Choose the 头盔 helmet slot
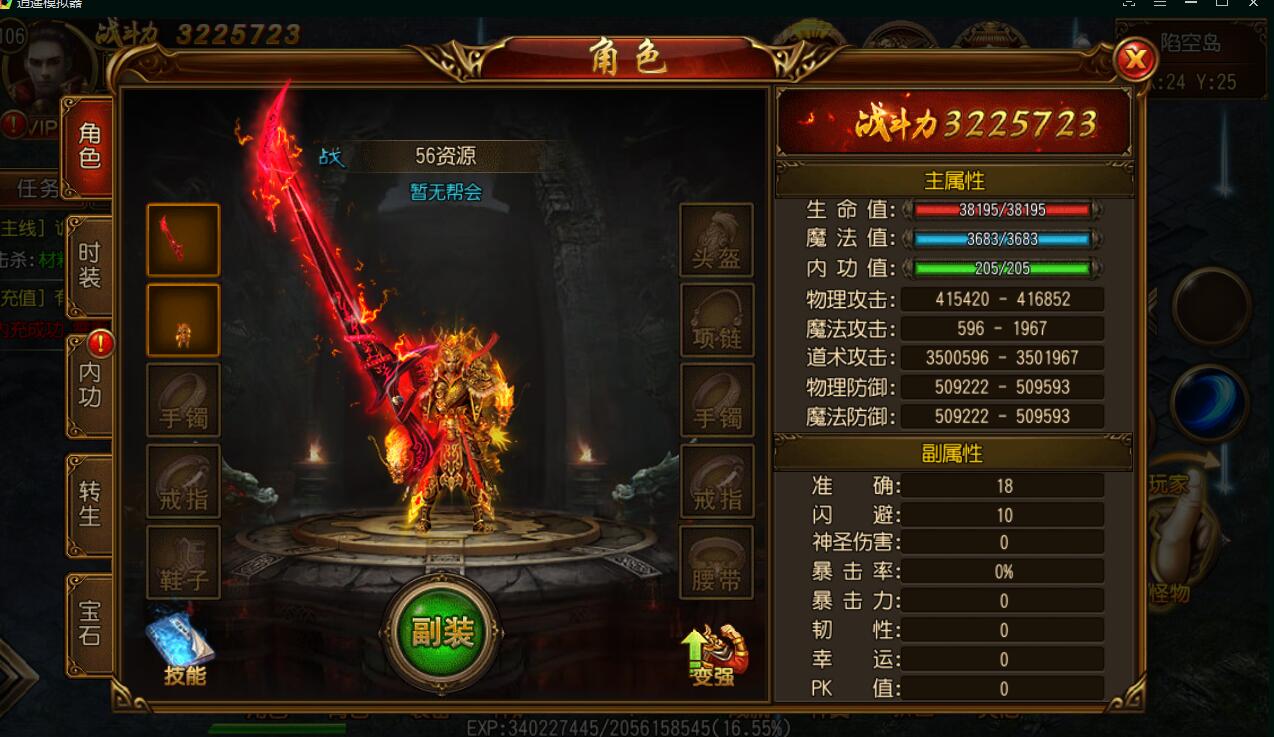The height and width of the screenshot is (737, 1274). click(716, 240)
